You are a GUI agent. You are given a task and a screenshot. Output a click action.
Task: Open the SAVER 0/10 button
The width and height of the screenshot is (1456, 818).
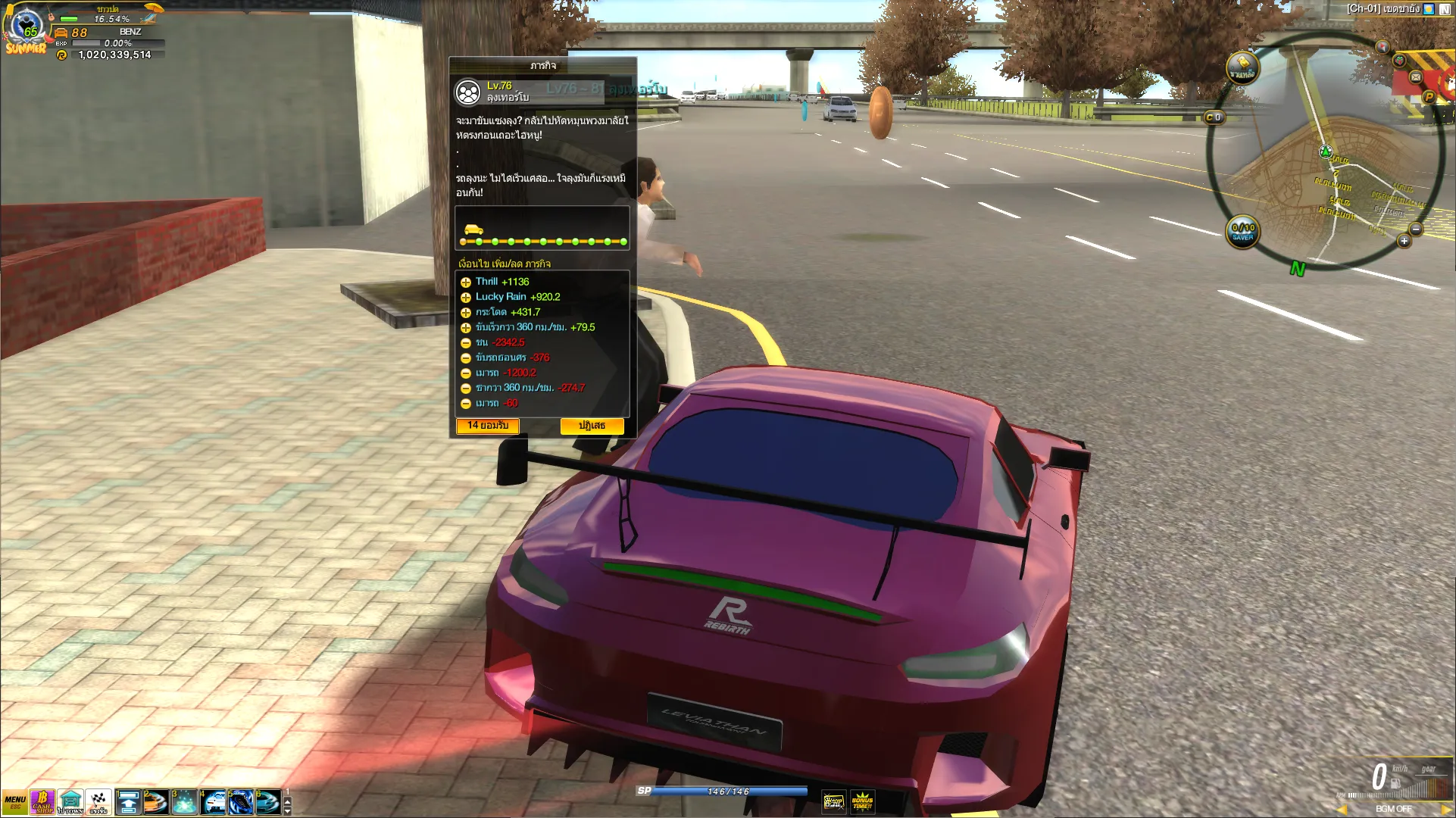click(x=1242, y=232)
